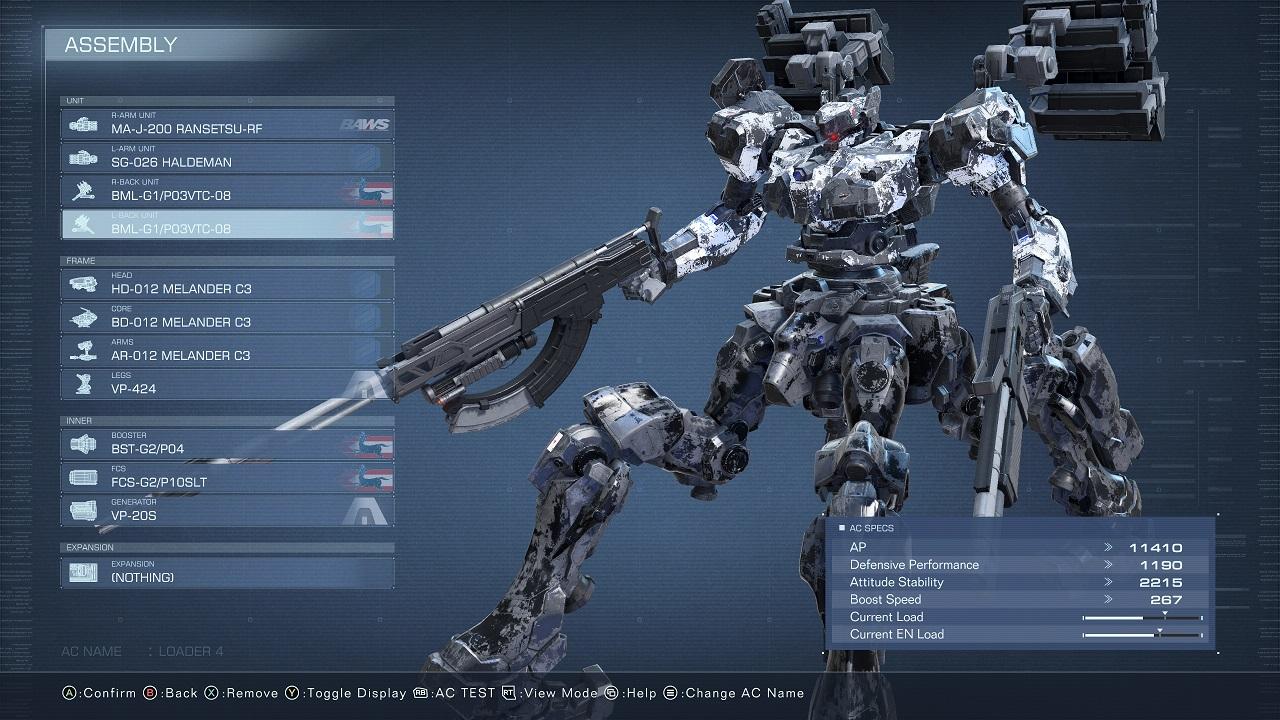Change the GENERATOR part VP-20S
Screen dimensions: 1280x720
point(228,511)
